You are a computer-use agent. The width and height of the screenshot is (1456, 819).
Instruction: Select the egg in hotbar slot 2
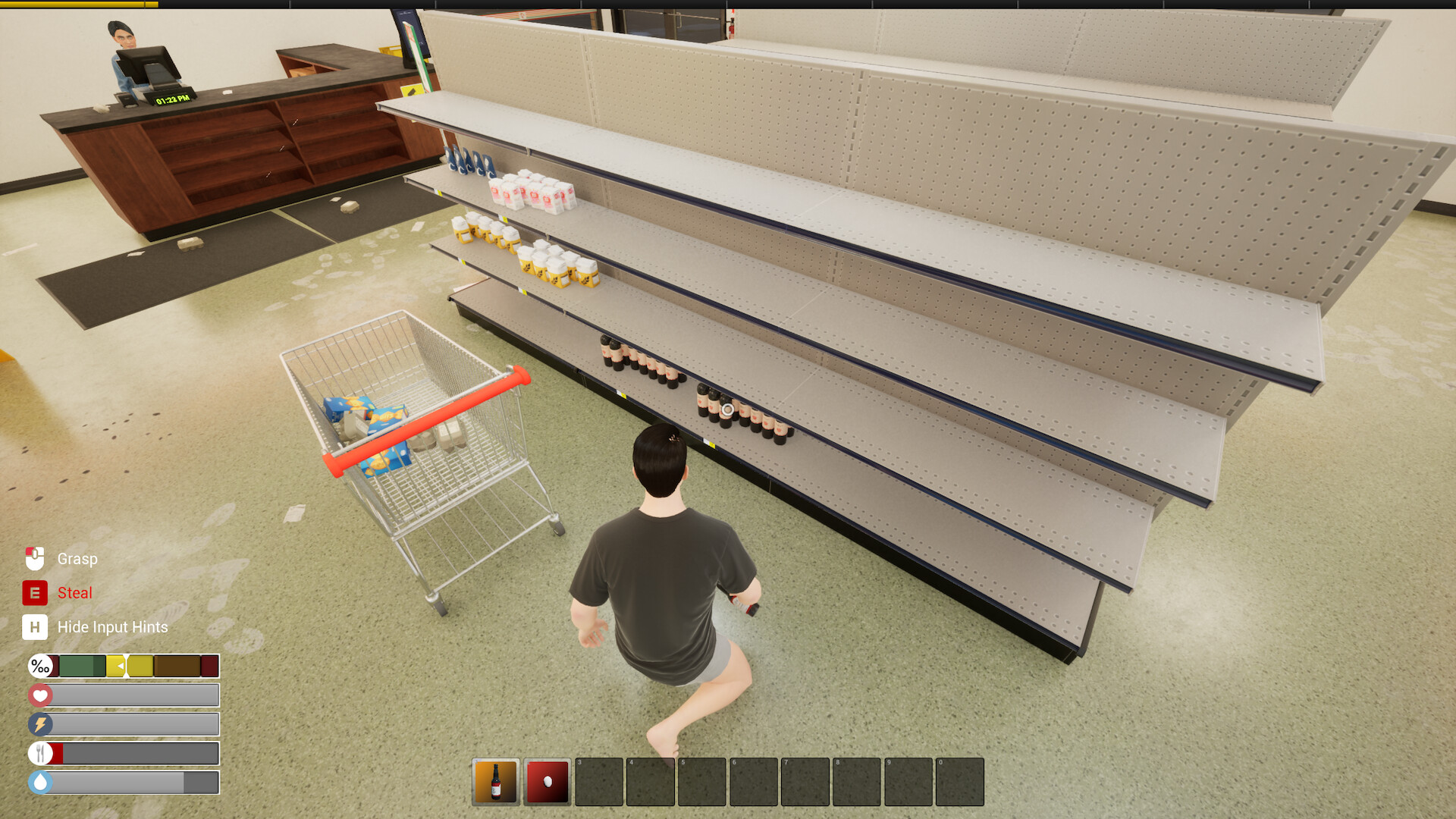[x=548, y=782]
